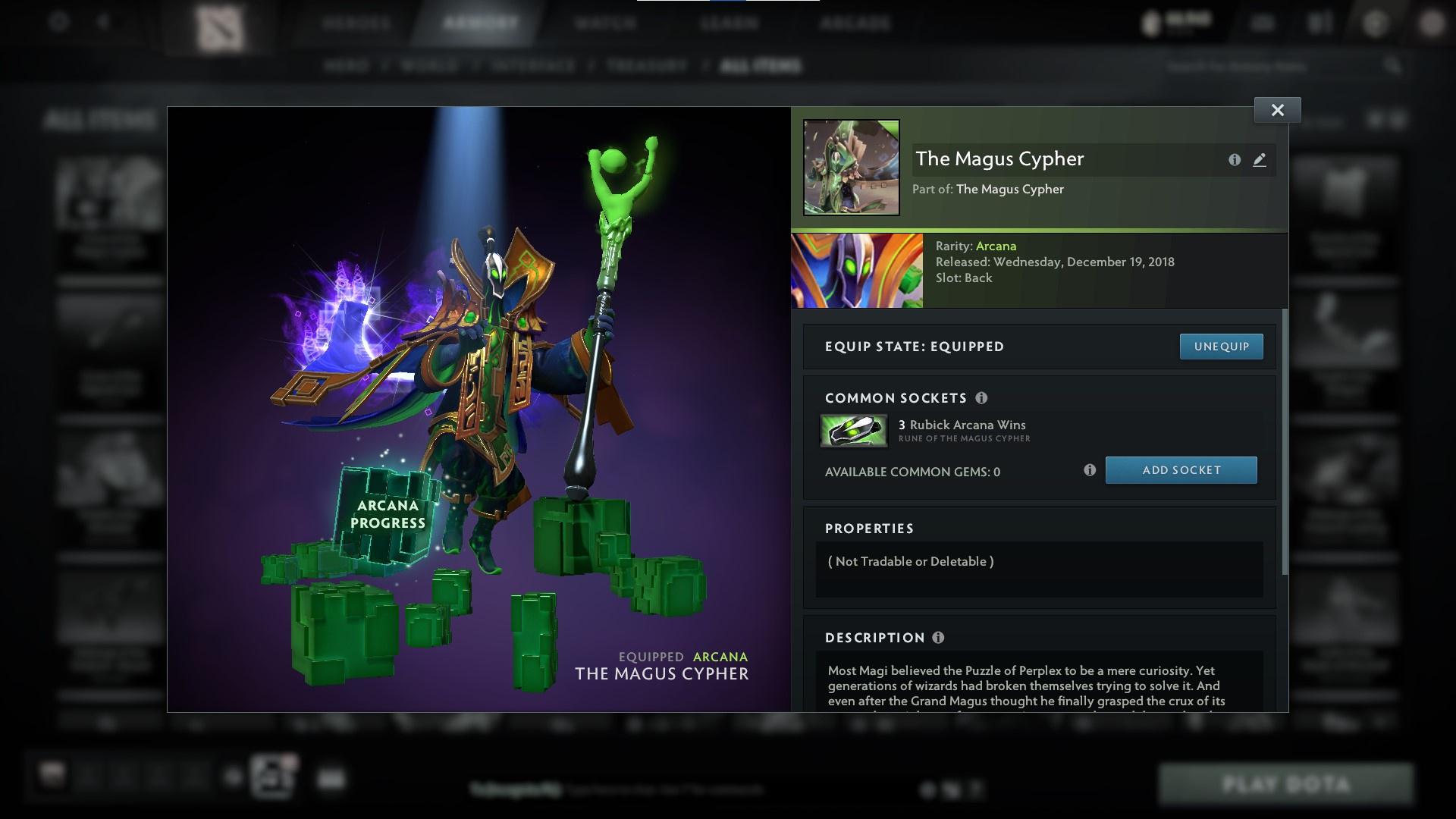This screenshot has height=819, width=1456.
Task: Select the Rubick Arcana Wins gem socket icon
Action: 853,429
